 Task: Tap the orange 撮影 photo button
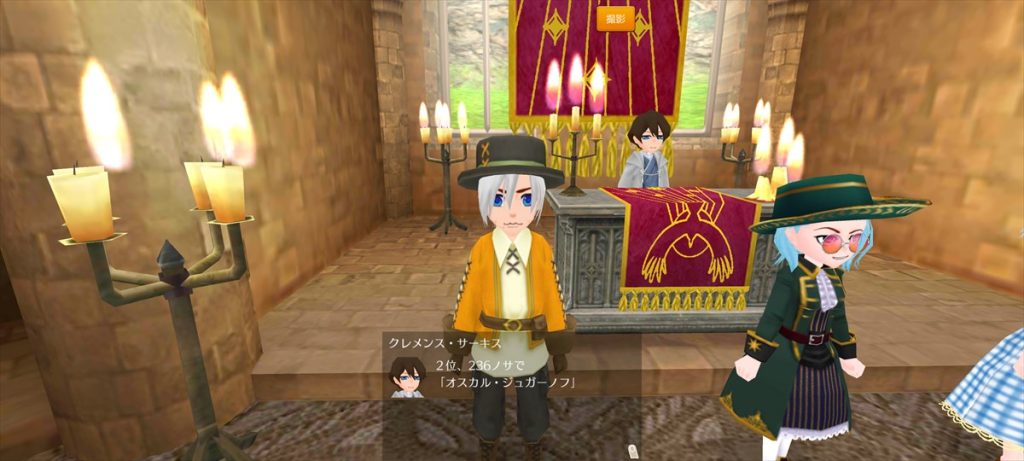pyautogui.click(x=615, y=18)
